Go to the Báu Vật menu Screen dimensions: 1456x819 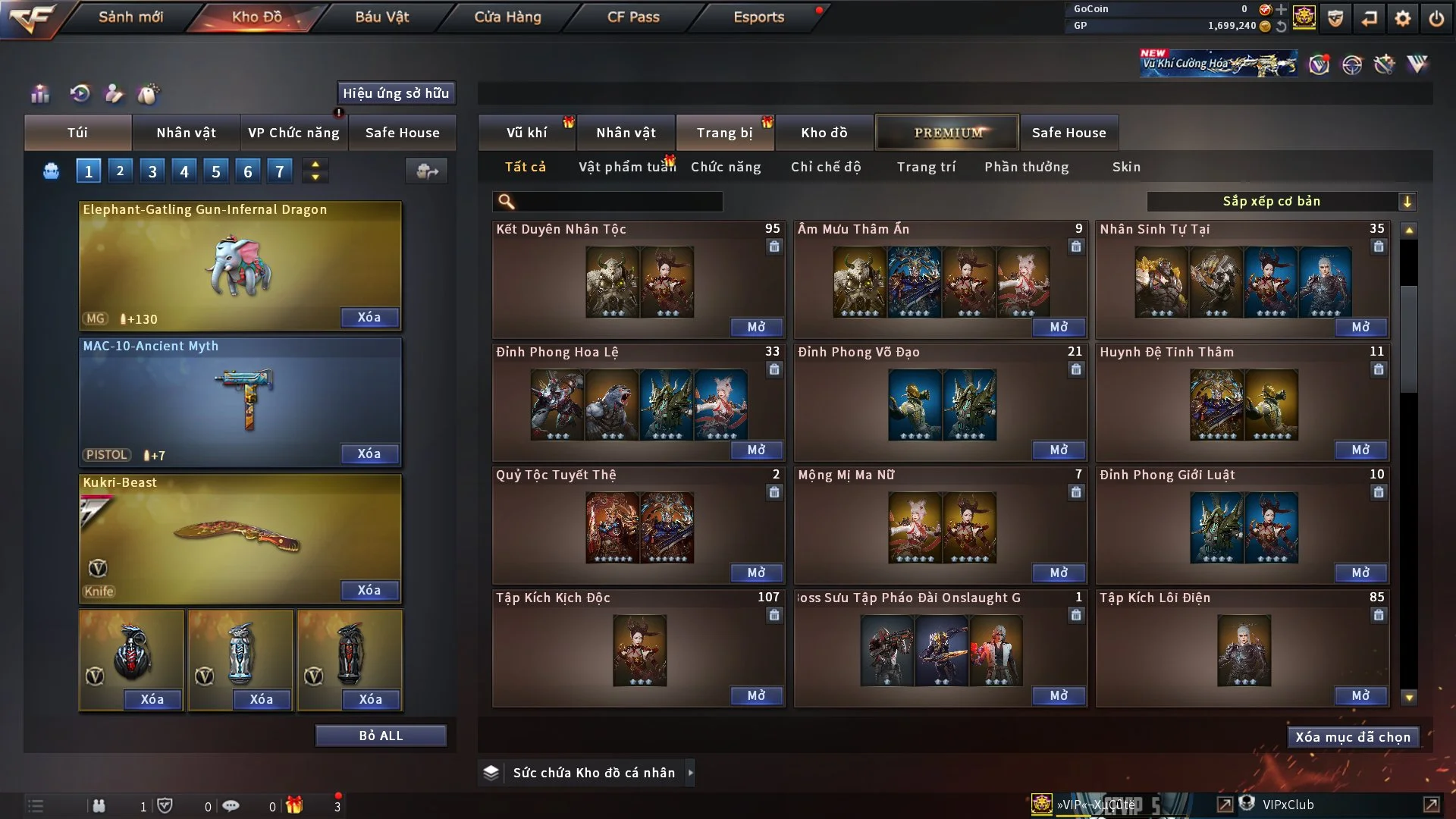tap(381, 17)
